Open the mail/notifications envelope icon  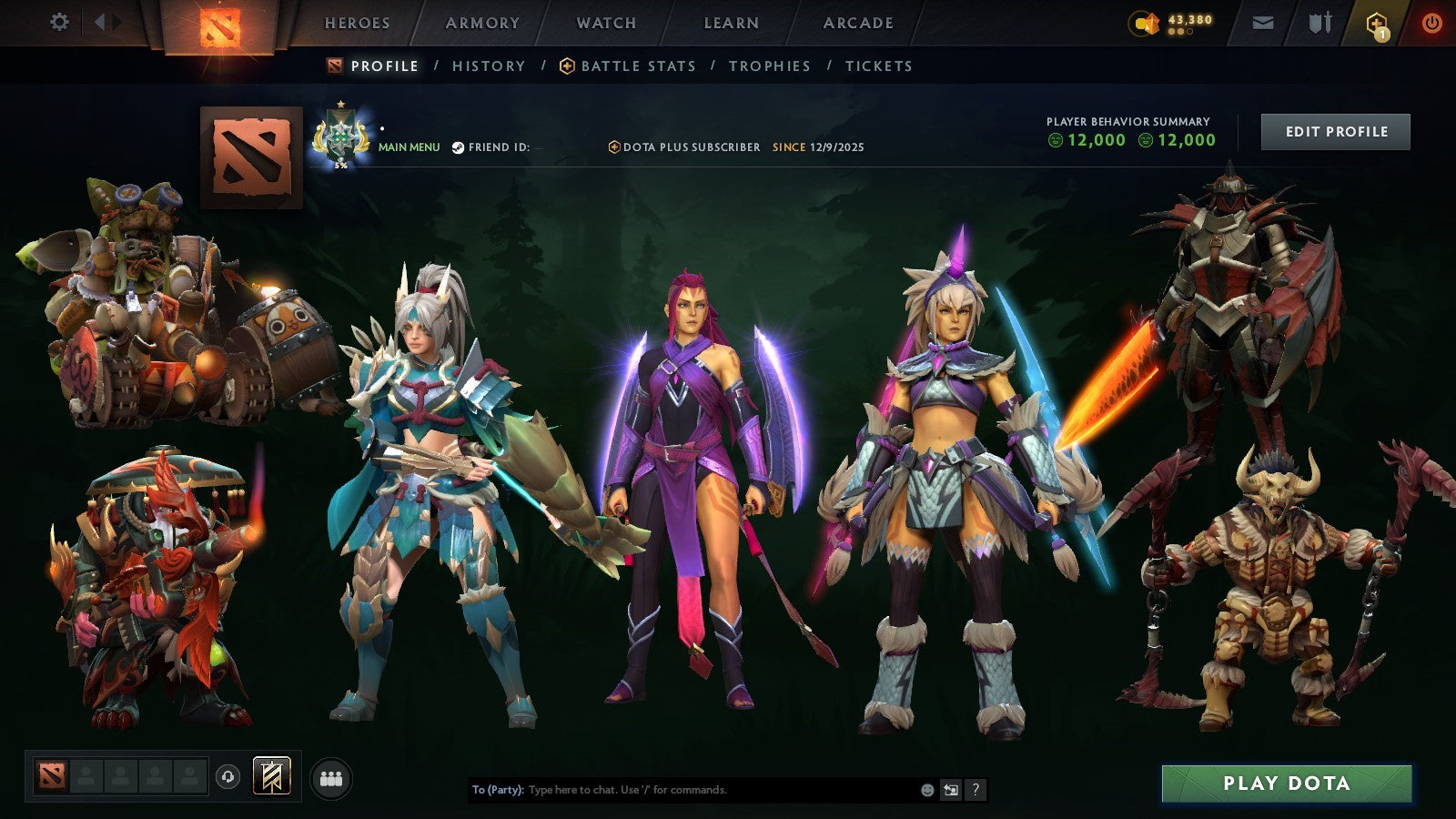tap(1263, 23)
